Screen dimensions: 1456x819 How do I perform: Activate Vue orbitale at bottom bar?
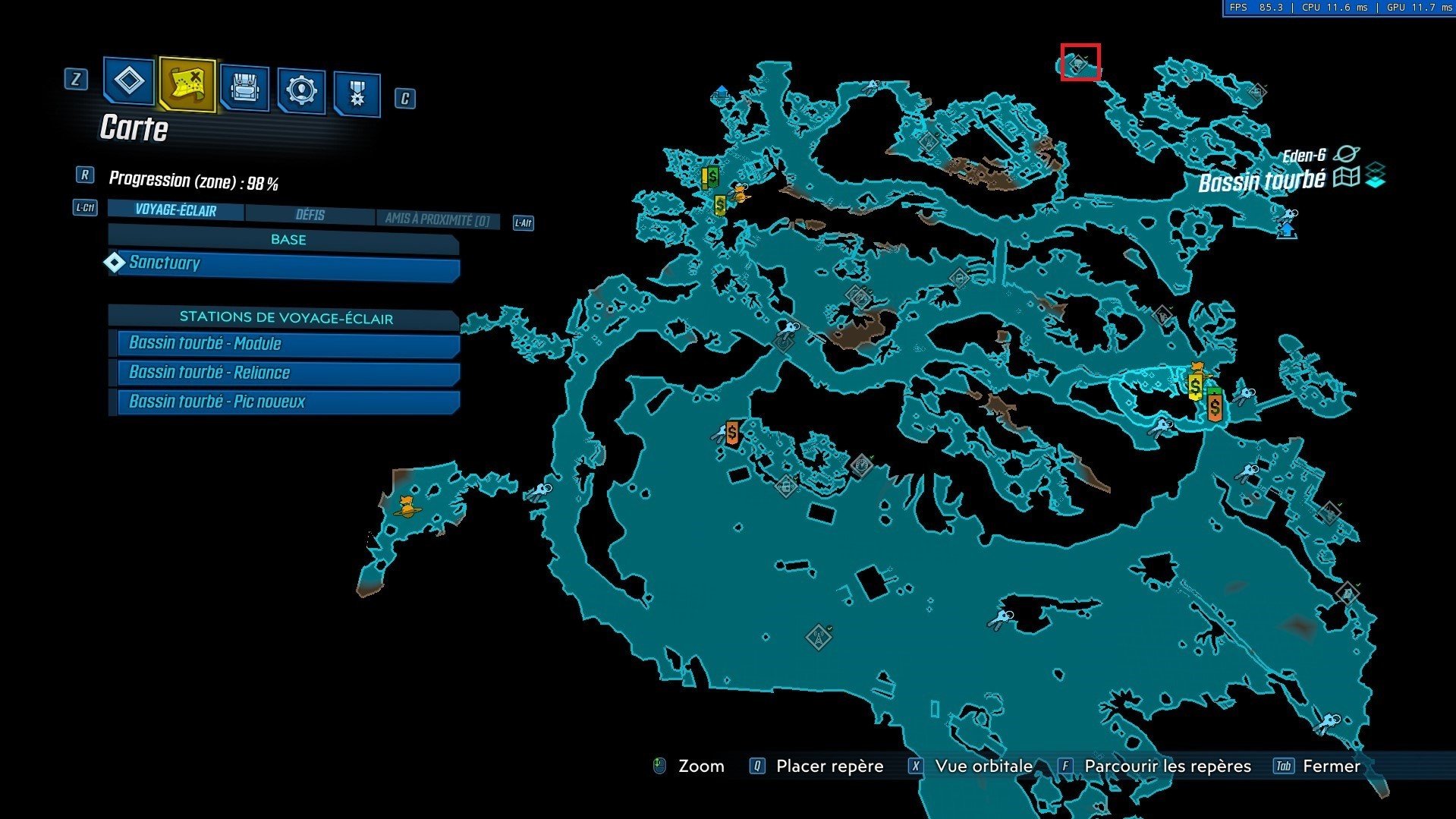[983, 766]
